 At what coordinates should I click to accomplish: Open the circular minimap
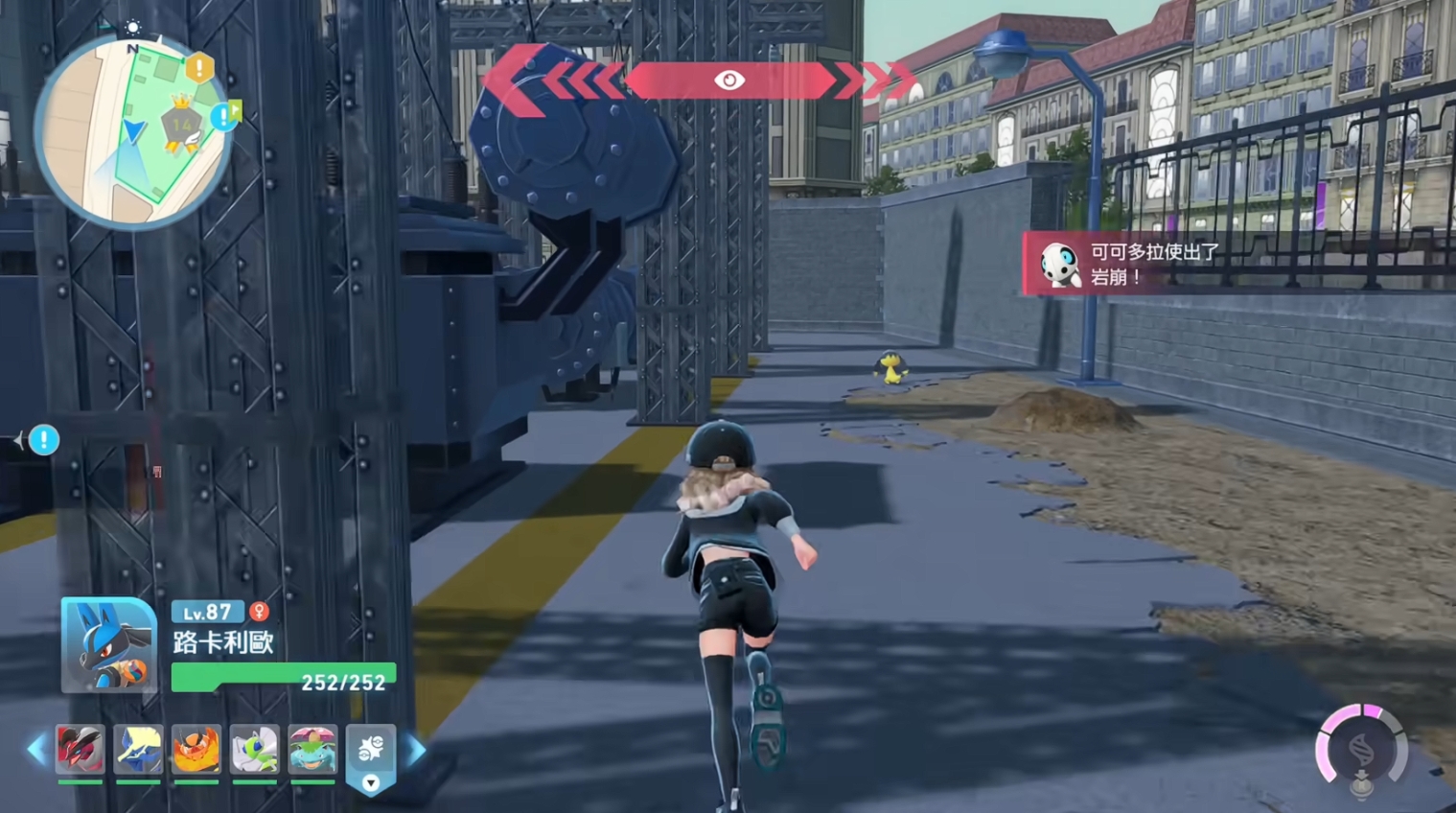pos(132,132)
